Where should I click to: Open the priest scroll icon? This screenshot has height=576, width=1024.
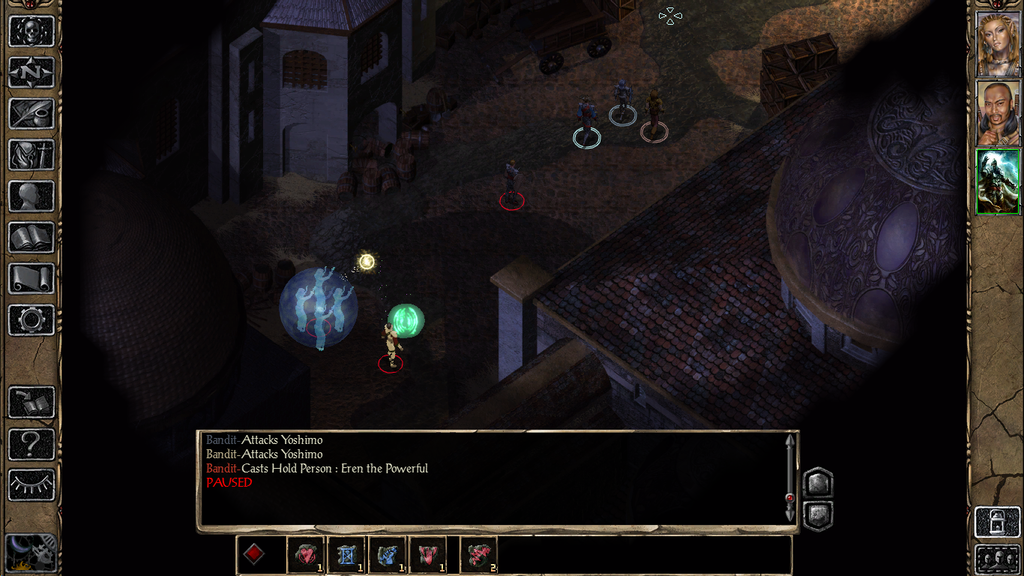[x=31, y=279]
